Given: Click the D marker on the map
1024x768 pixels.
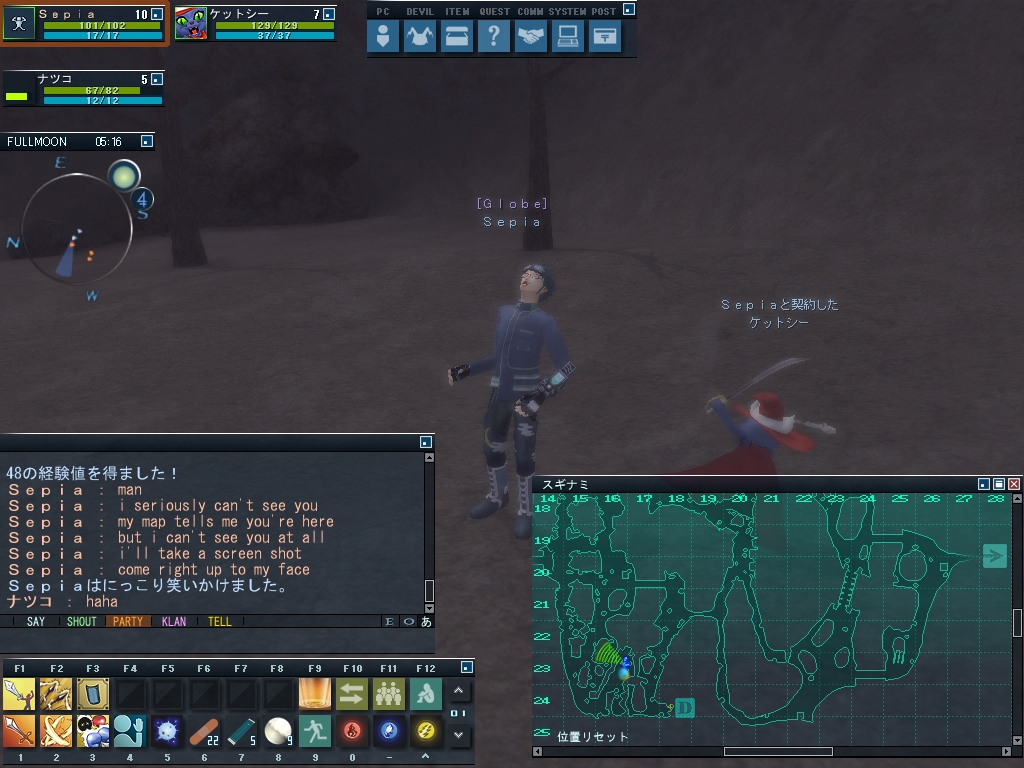Looking at the screenshot, I should click(x=685, y=708).
